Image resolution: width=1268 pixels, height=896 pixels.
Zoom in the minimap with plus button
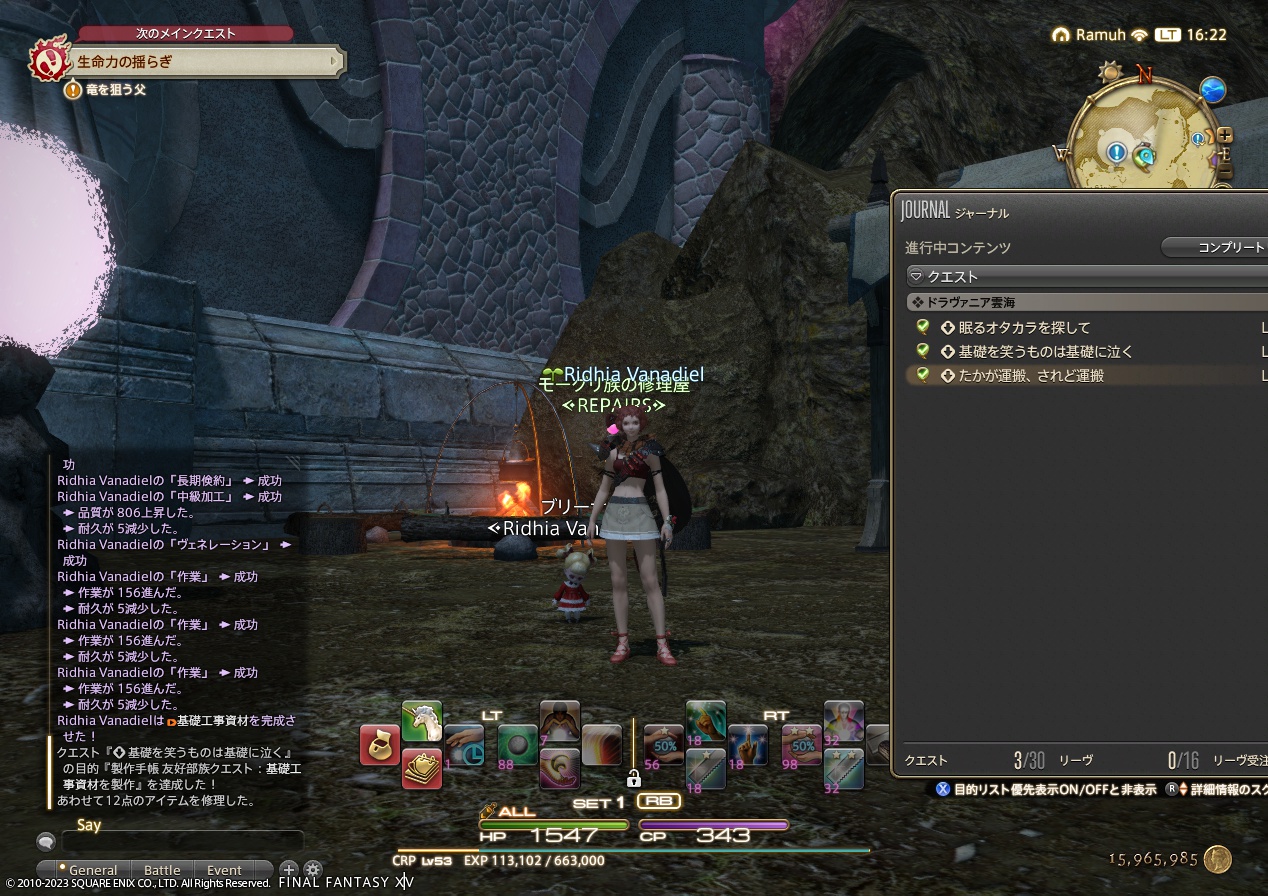(1225, 135)
